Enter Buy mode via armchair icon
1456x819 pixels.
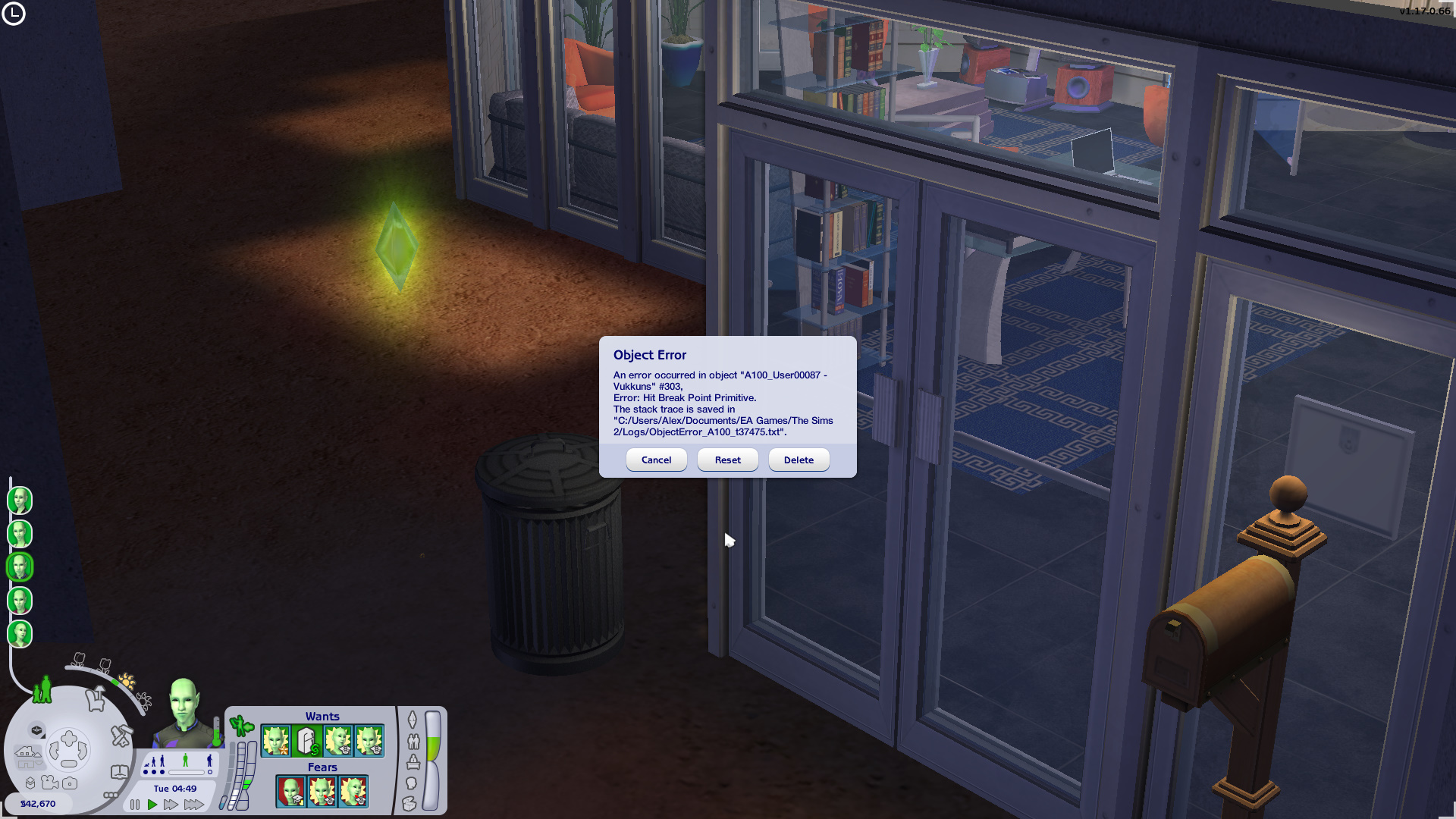[96, 698]
